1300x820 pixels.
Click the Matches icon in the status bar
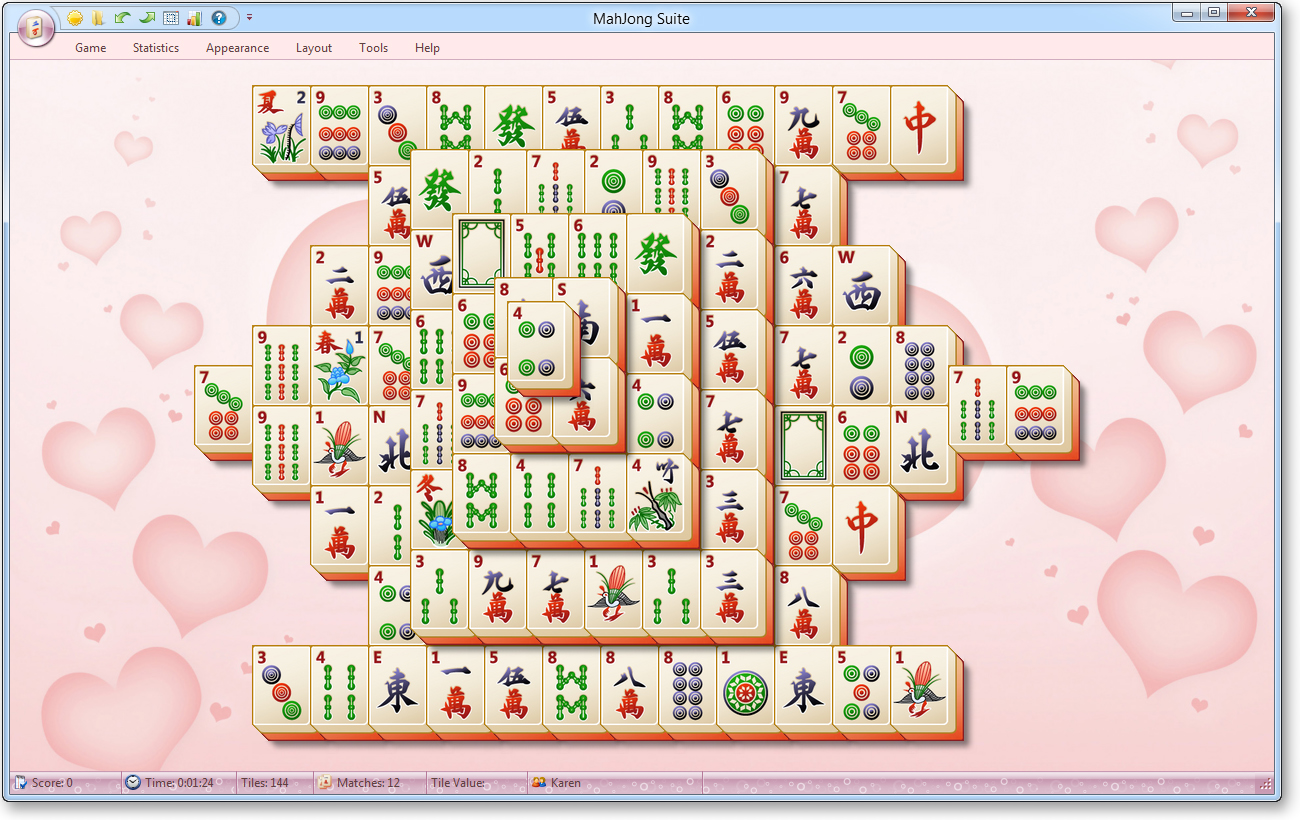pyautogui.click(x=324, y=782)
